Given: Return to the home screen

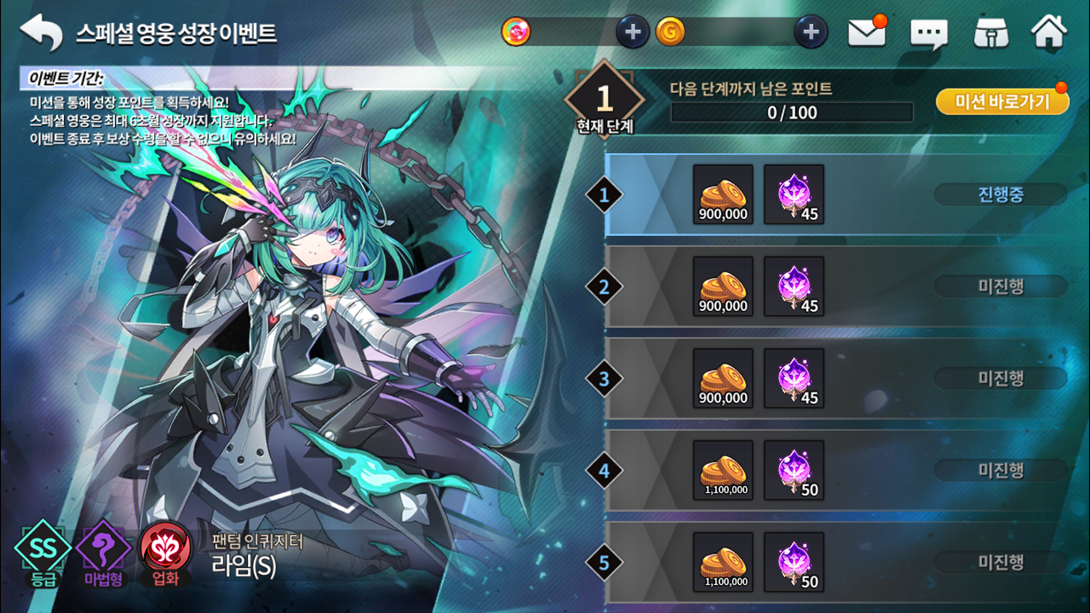Looking at the screenshot, I should (1049, 32).
